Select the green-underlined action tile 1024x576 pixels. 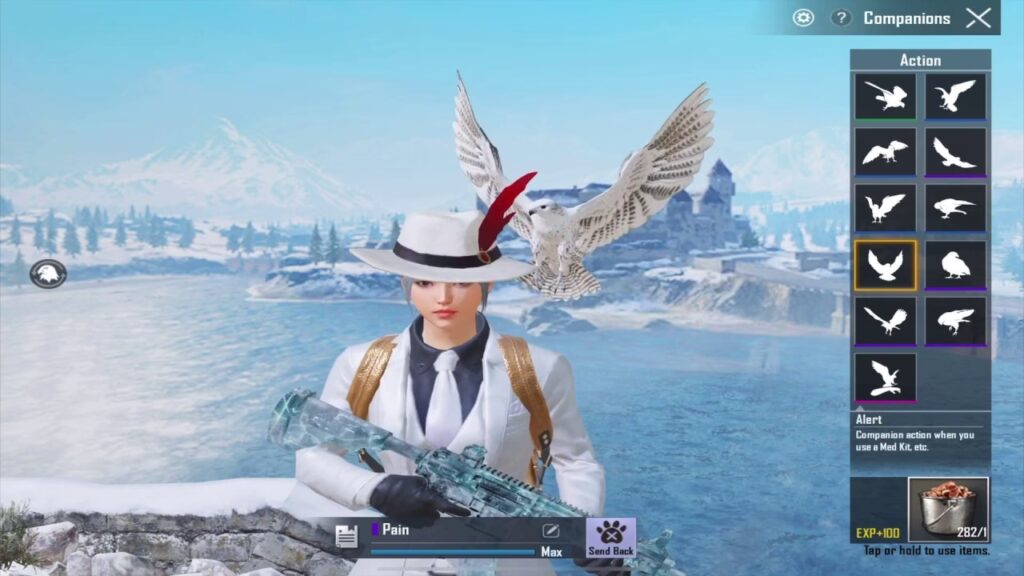tap(885, 97)
